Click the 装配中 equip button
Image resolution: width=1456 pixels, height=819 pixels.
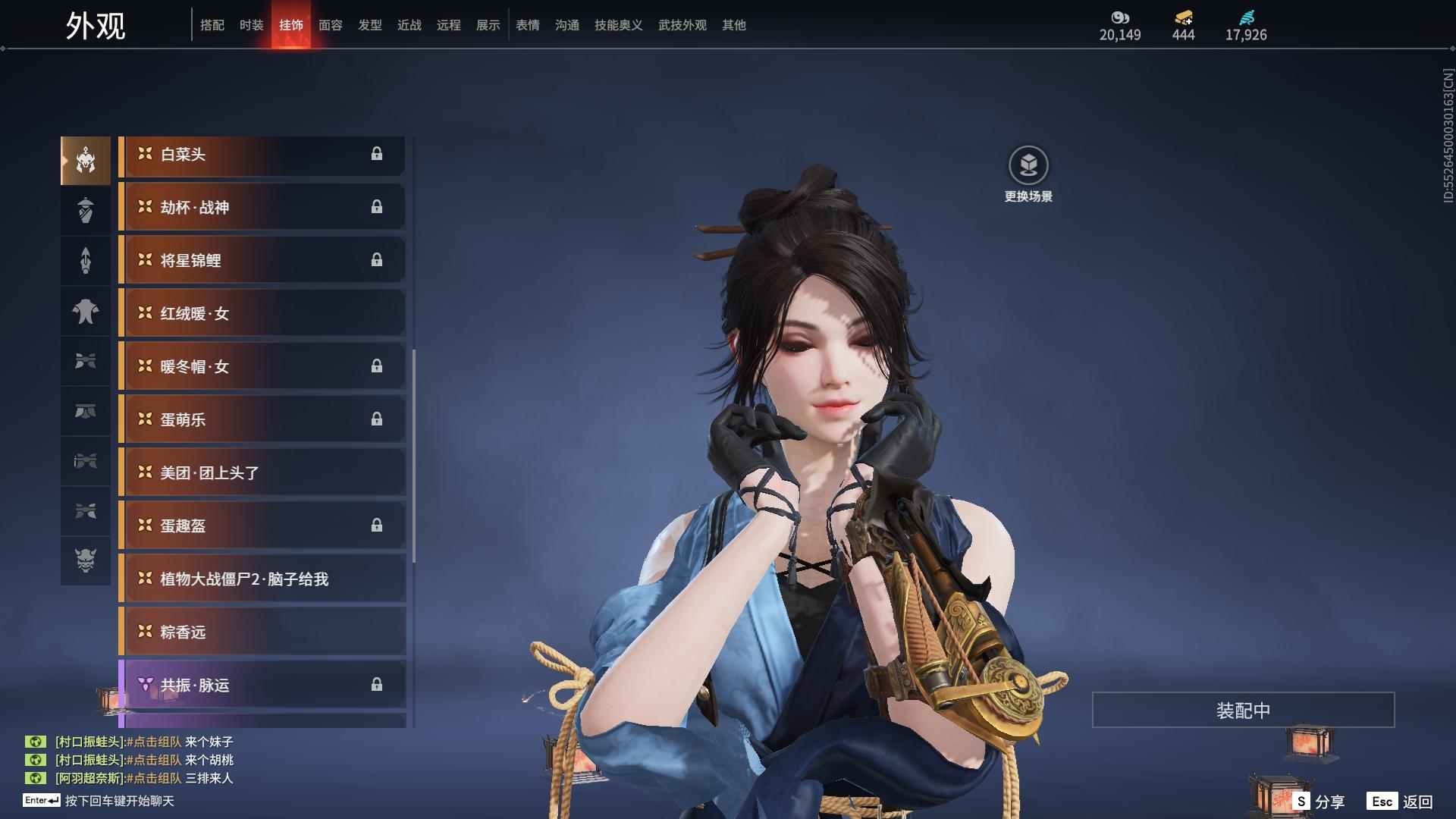click(x=1243, y=711)
